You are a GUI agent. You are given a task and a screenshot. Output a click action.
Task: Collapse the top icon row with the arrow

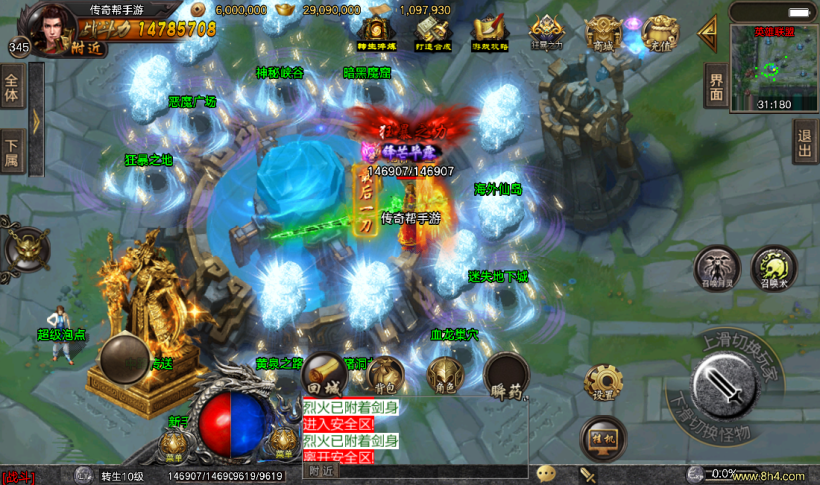point(708,34)
